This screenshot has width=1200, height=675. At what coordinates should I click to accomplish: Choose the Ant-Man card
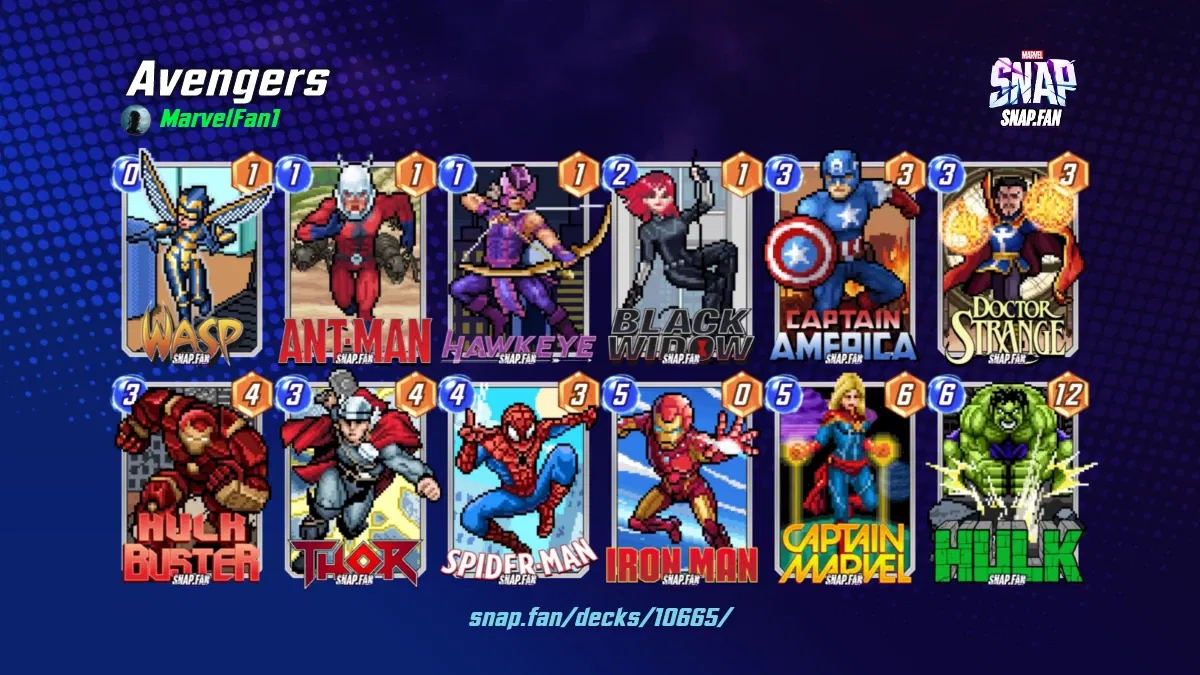coord(355,262)
